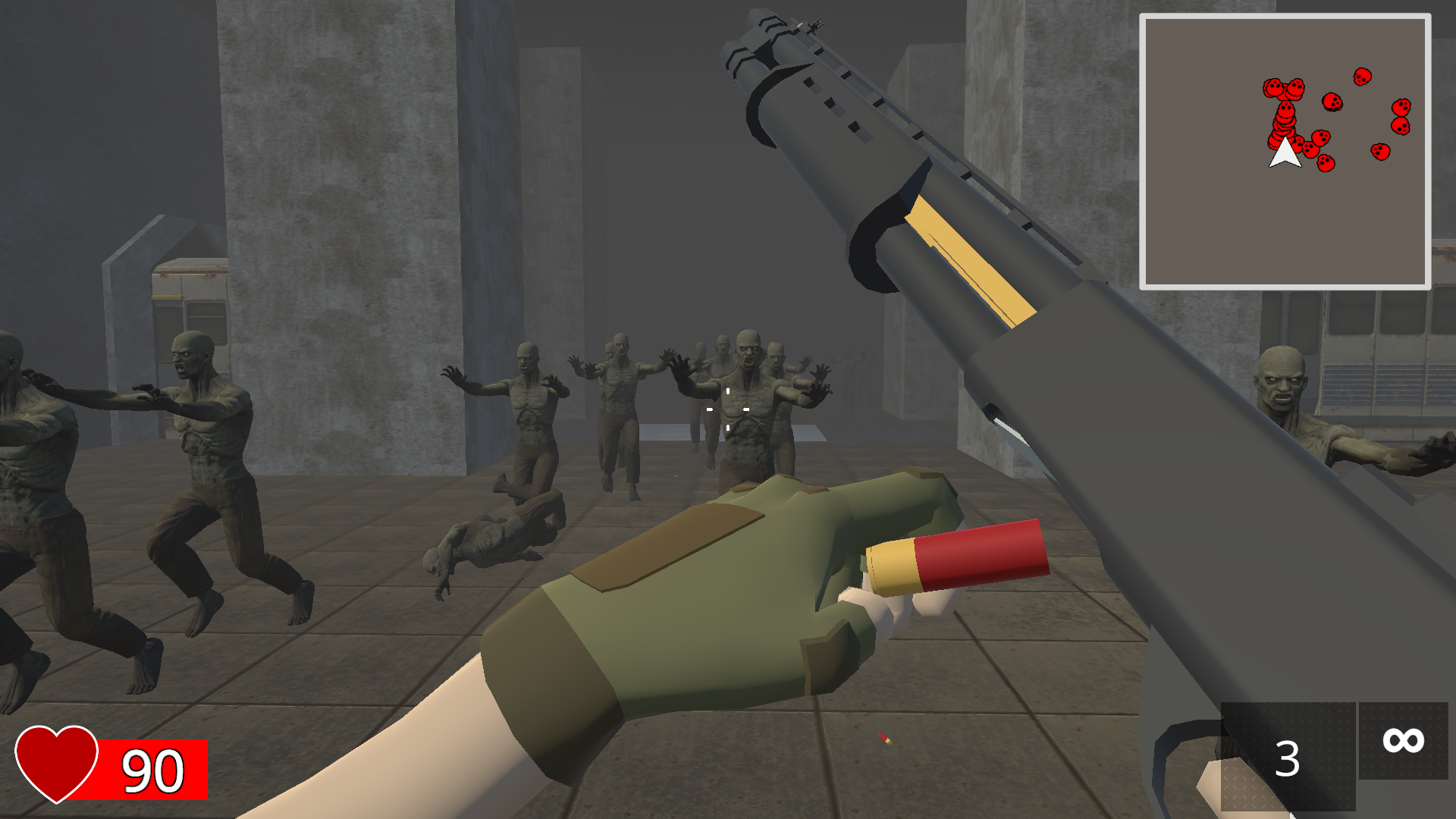This screenshot has width=1456, height=819.
Task: Click the crosshair at screen center
Action: point(728,409)
